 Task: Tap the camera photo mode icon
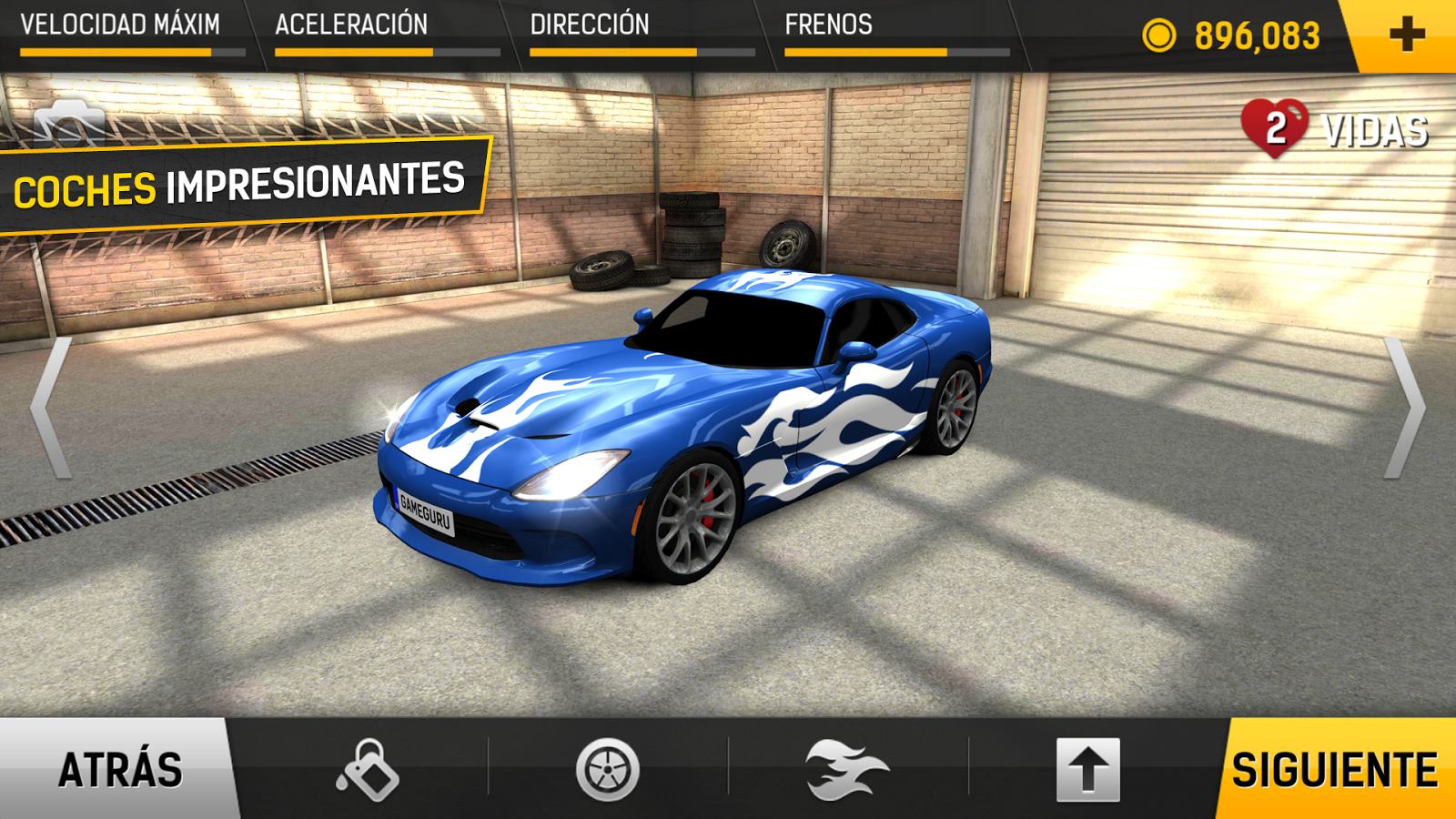click(x=69, y=123)
